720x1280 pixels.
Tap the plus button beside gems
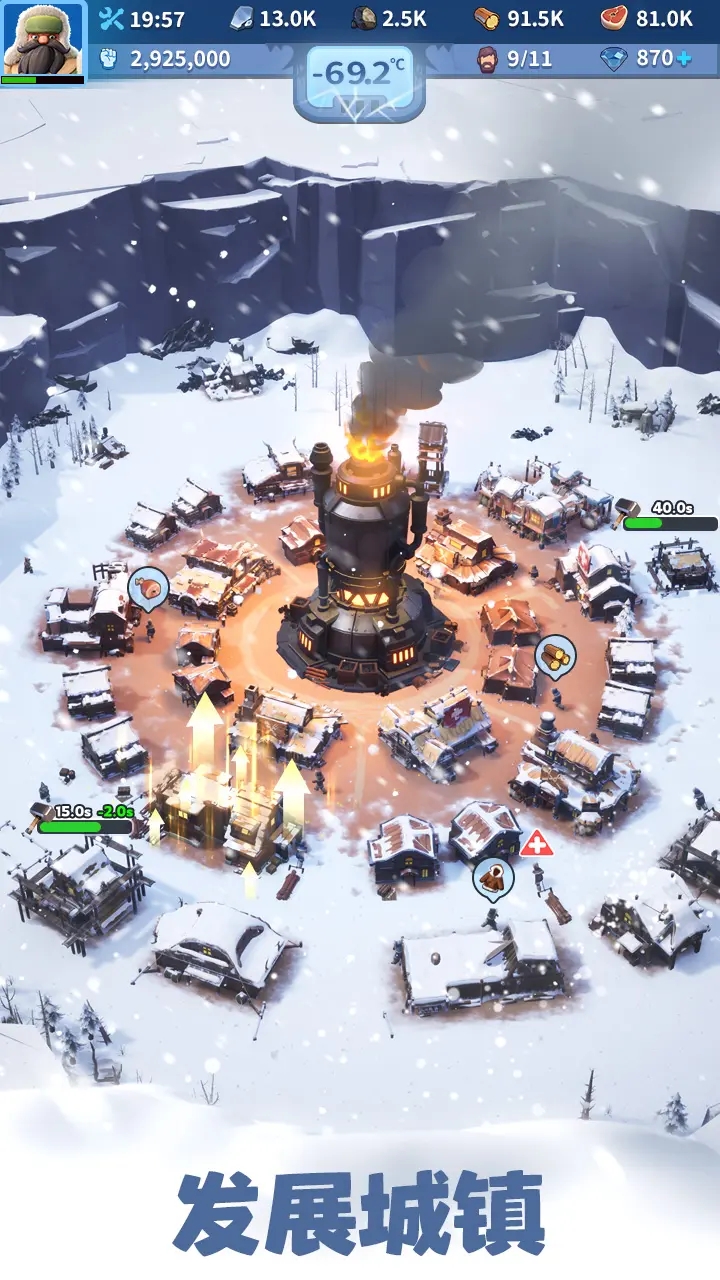[684, 59]
